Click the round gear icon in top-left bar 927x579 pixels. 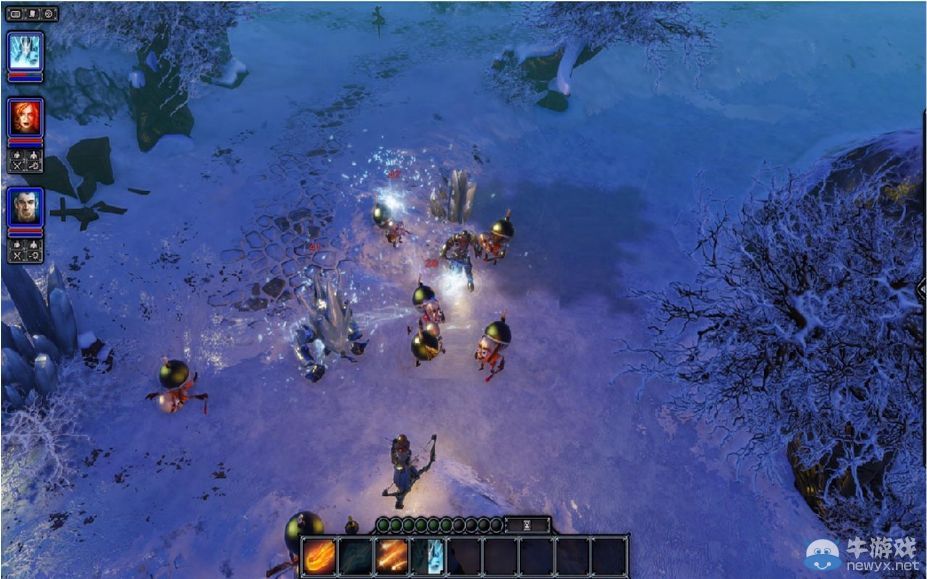[49, 14]
